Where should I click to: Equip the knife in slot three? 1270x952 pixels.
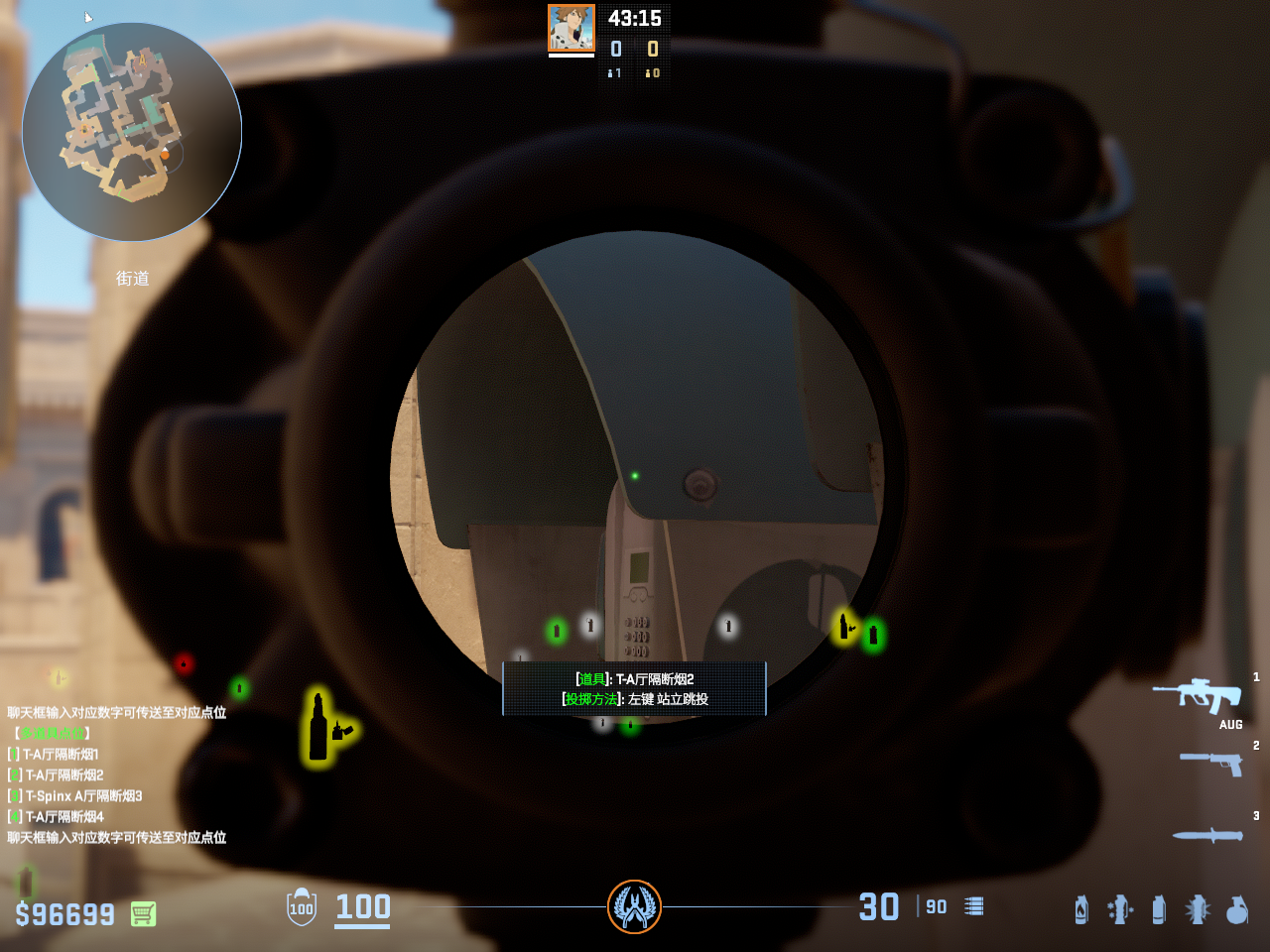1207,835
